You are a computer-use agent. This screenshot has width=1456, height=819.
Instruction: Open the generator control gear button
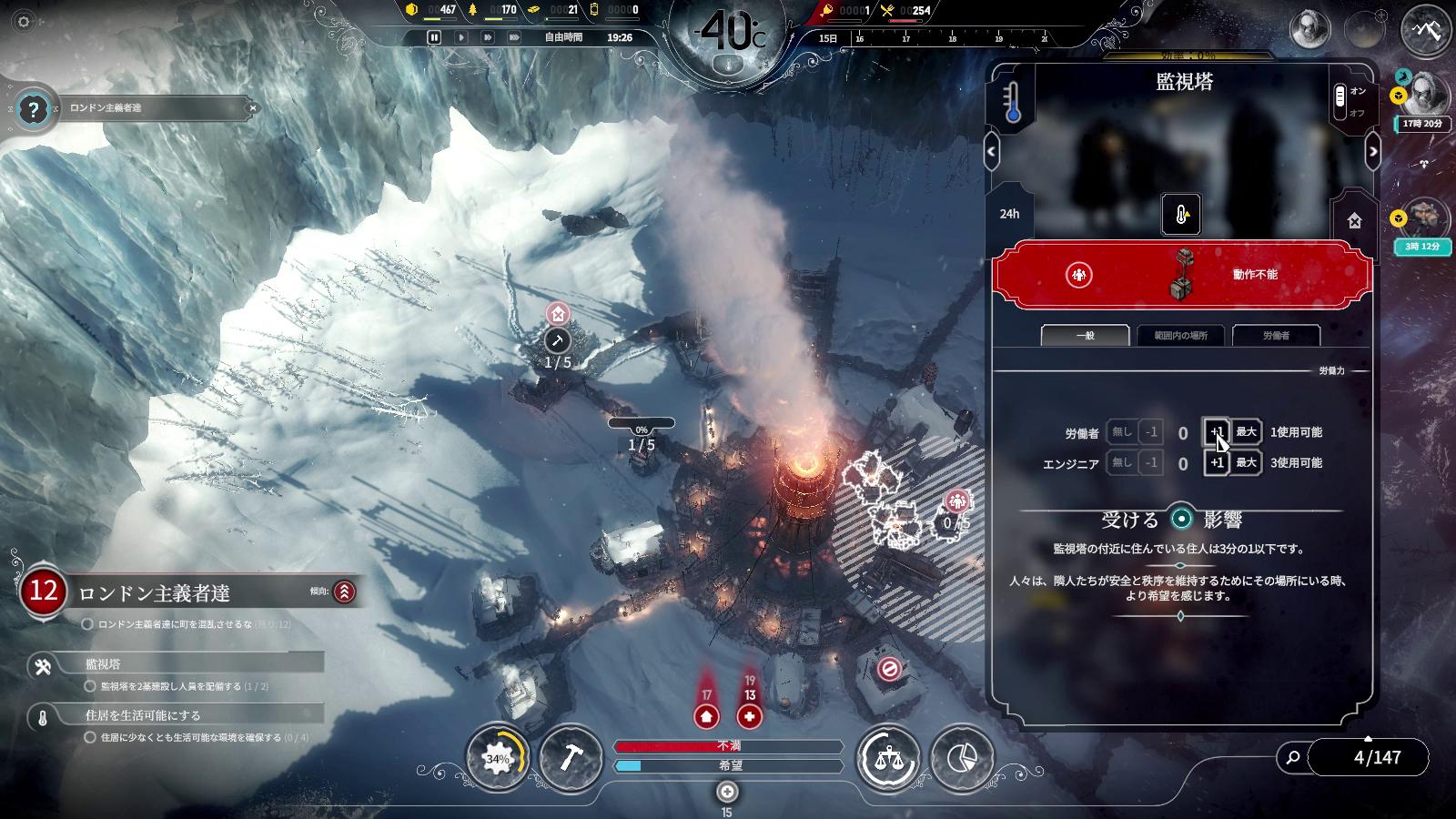[497, 757]
